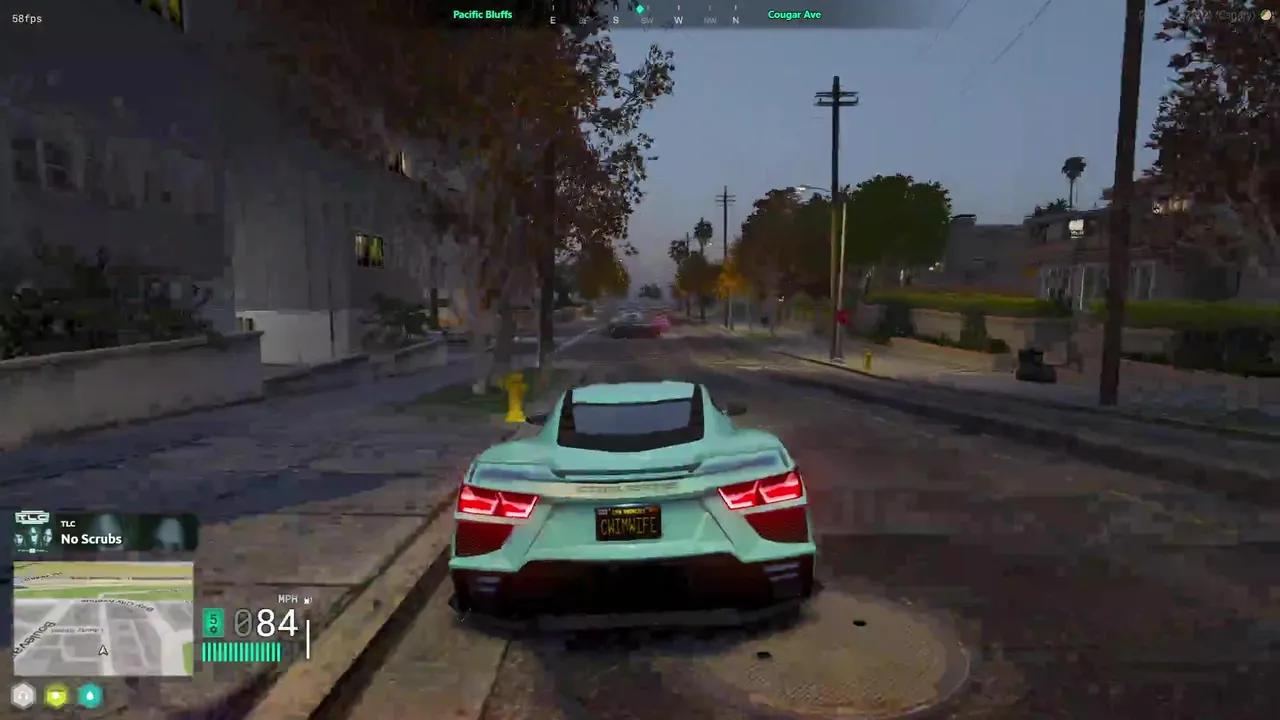Toggle the hydration status indicator

[89, 695]
